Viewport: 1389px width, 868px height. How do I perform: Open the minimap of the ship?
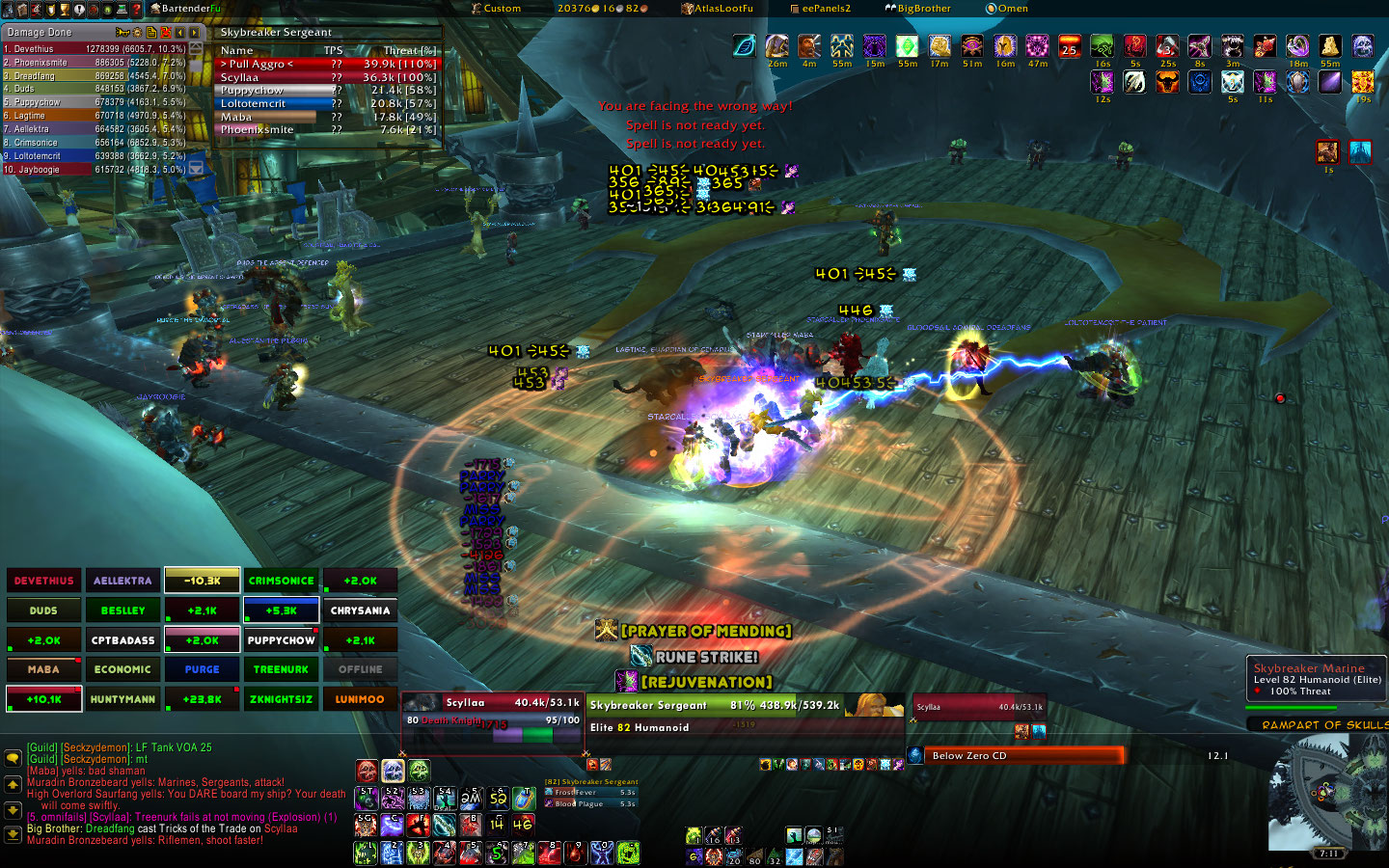click(x=1328, y=793)
